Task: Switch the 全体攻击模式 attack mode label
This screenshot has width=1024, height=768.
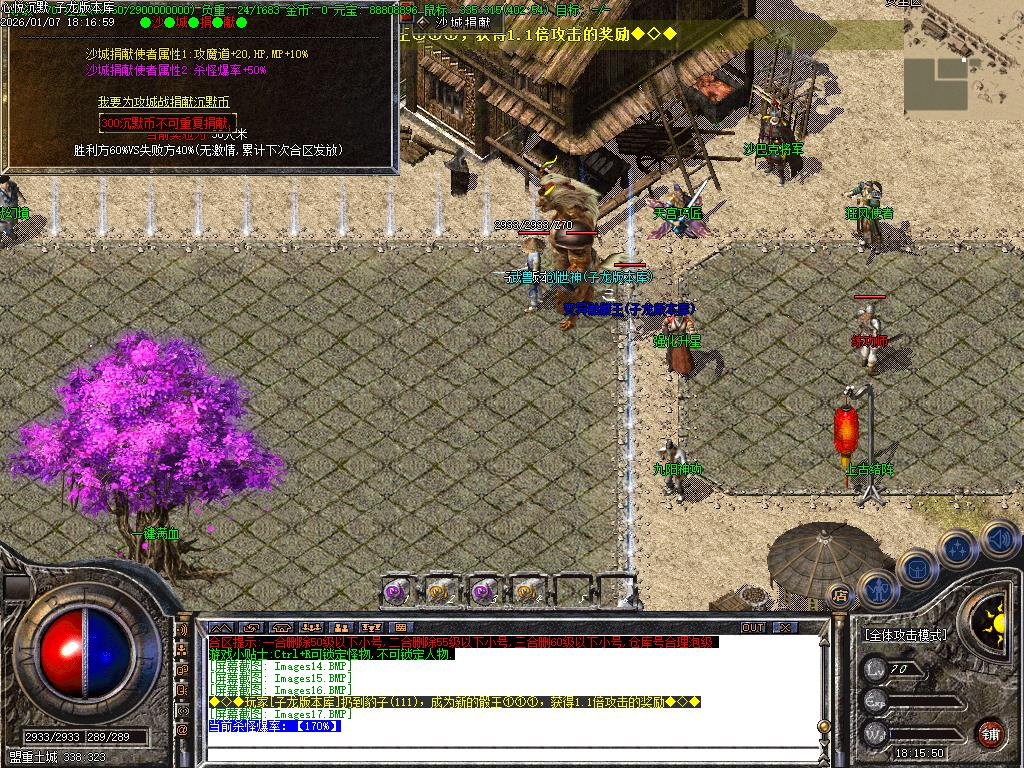Action: 905,635
